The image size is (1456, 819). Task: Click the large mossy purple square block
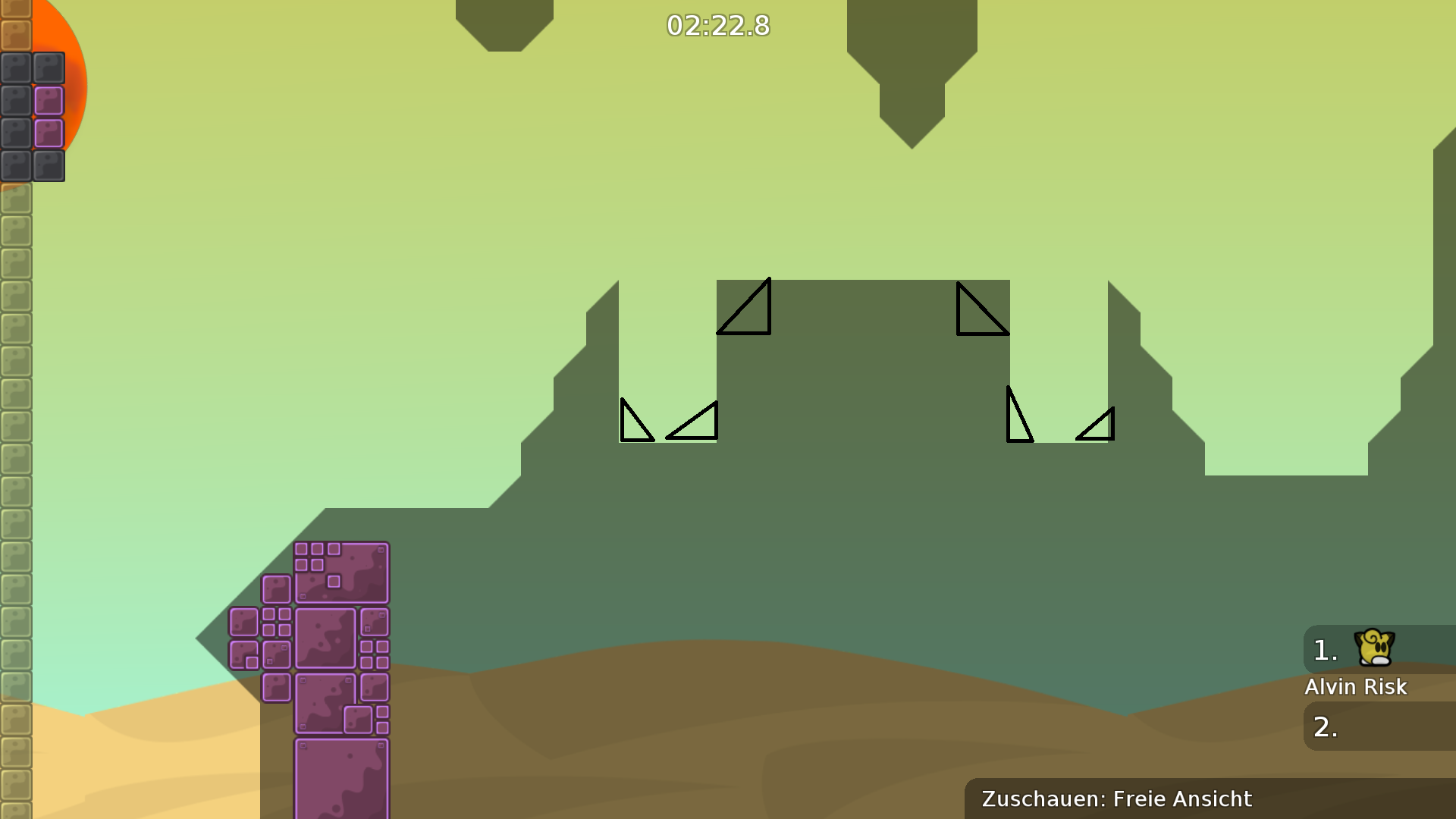(326, 637)
